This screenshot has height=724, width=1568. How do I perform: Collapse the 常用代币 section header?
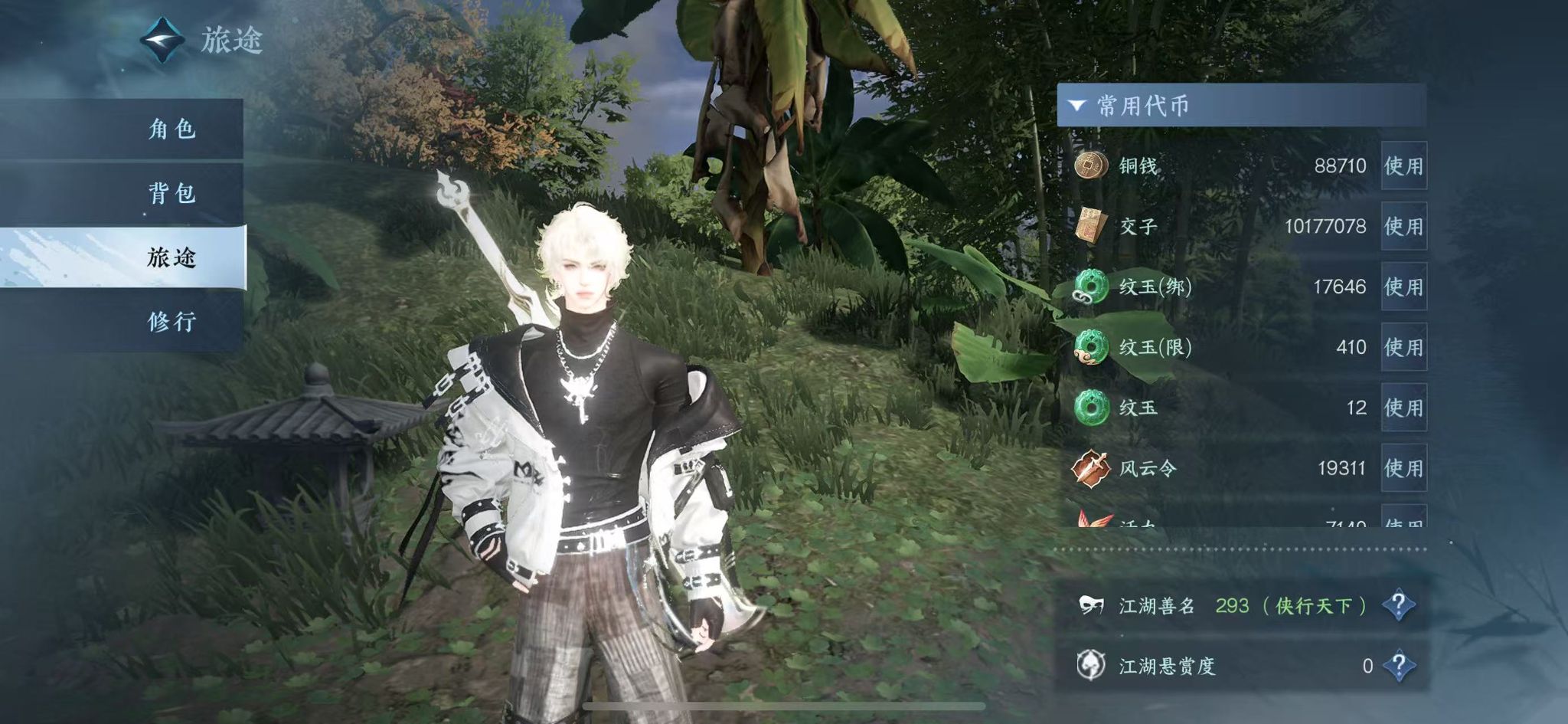click(x=1240, y=106)
